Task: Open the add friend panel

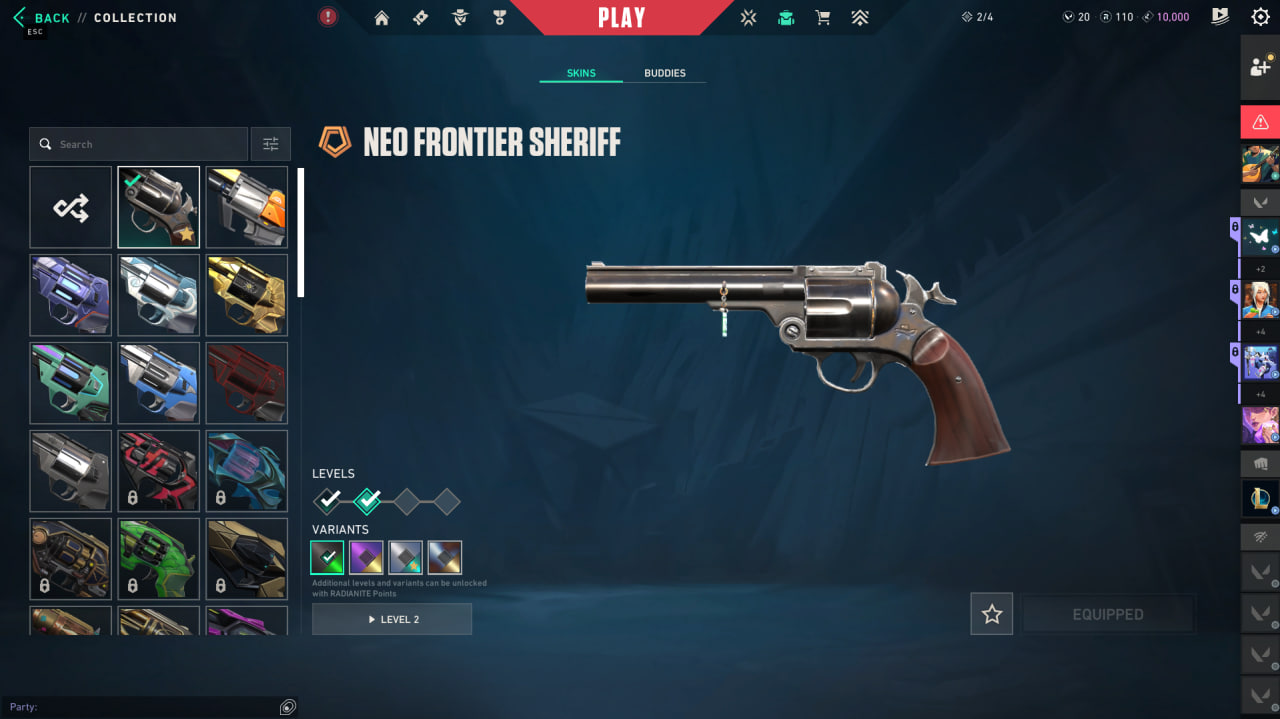Action: click(1260, 67)
